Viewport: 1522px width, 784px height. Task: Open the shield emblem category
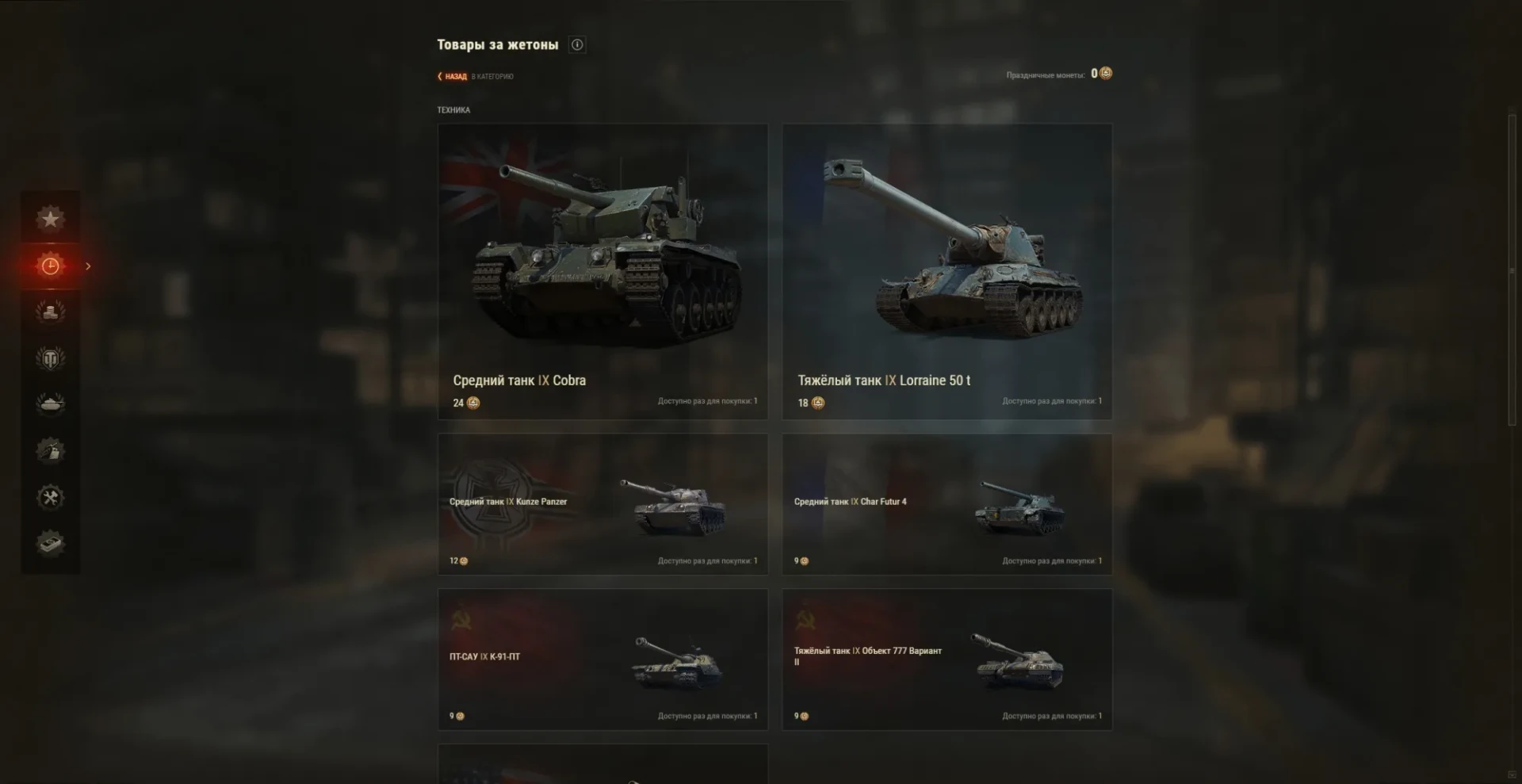coord(50,358)
